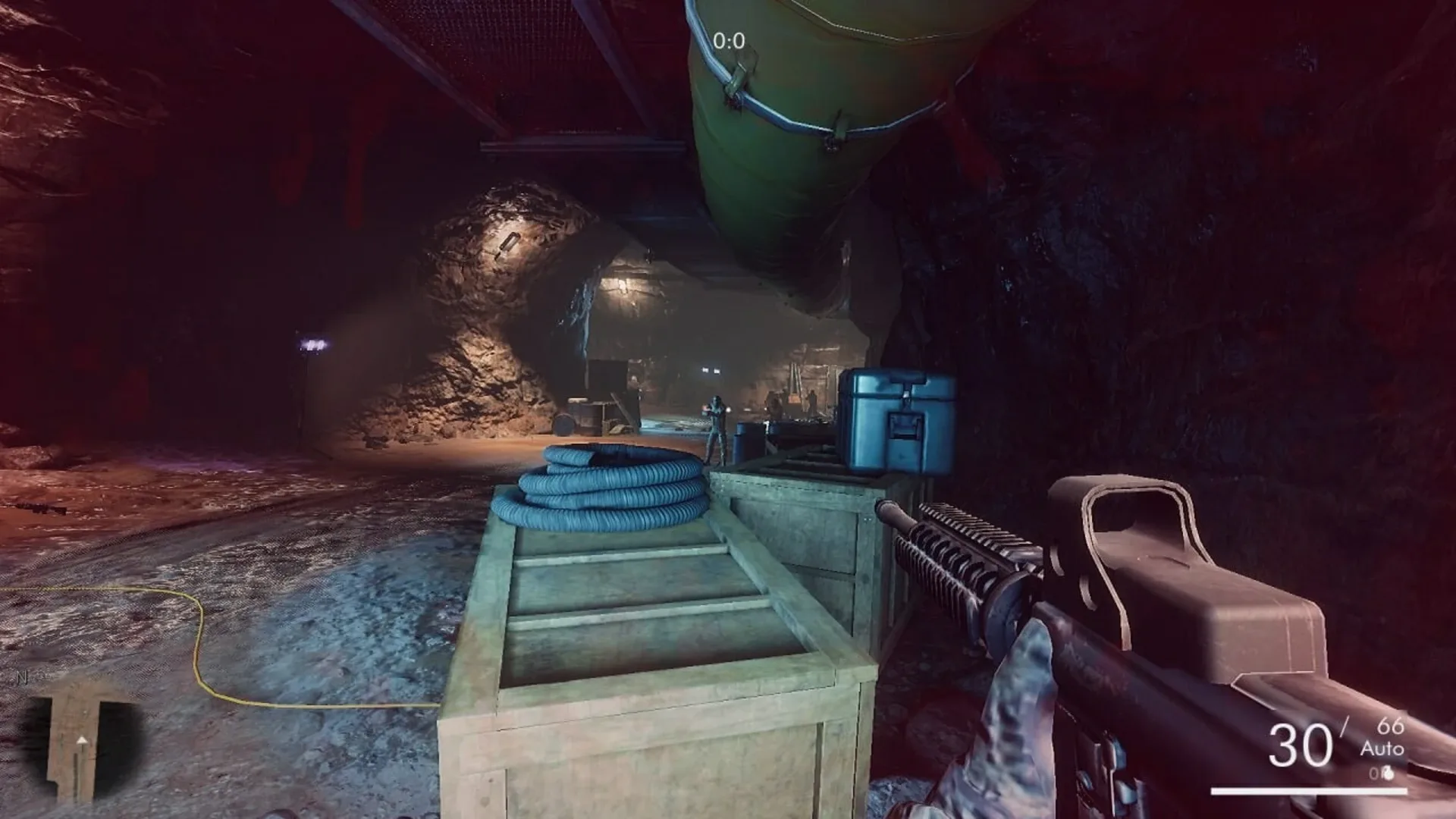Click the player arrow on the minimap
Viewport: 1456px width, 819px height.
click(x=81, y=740)
